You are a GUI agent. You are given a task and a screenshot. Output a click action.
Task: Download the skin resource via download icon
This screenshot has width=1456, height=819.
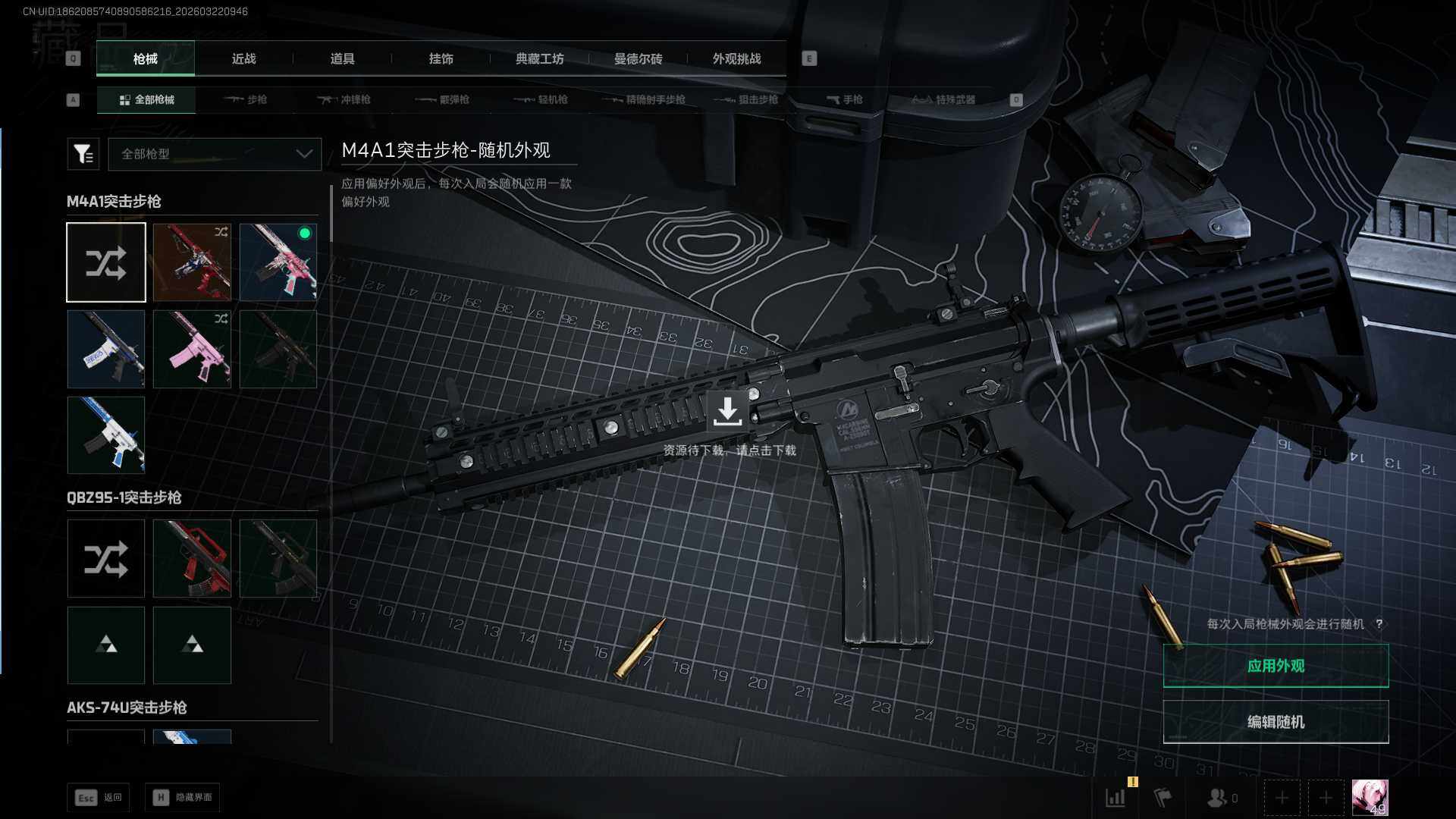pos(727,412)
